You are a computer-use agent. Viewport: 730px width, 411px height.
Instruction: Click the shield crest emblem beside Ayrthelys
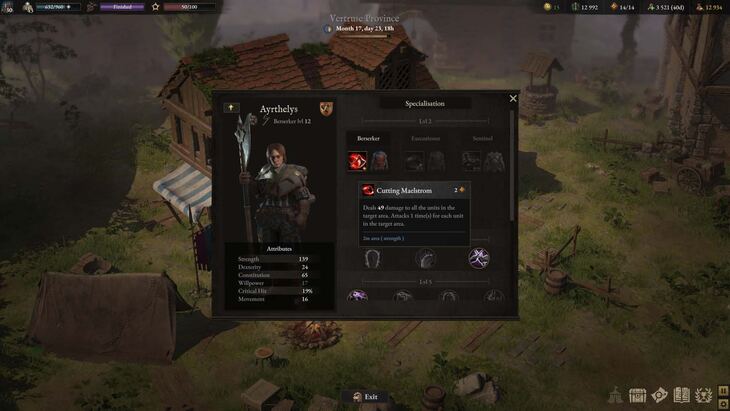326,108
